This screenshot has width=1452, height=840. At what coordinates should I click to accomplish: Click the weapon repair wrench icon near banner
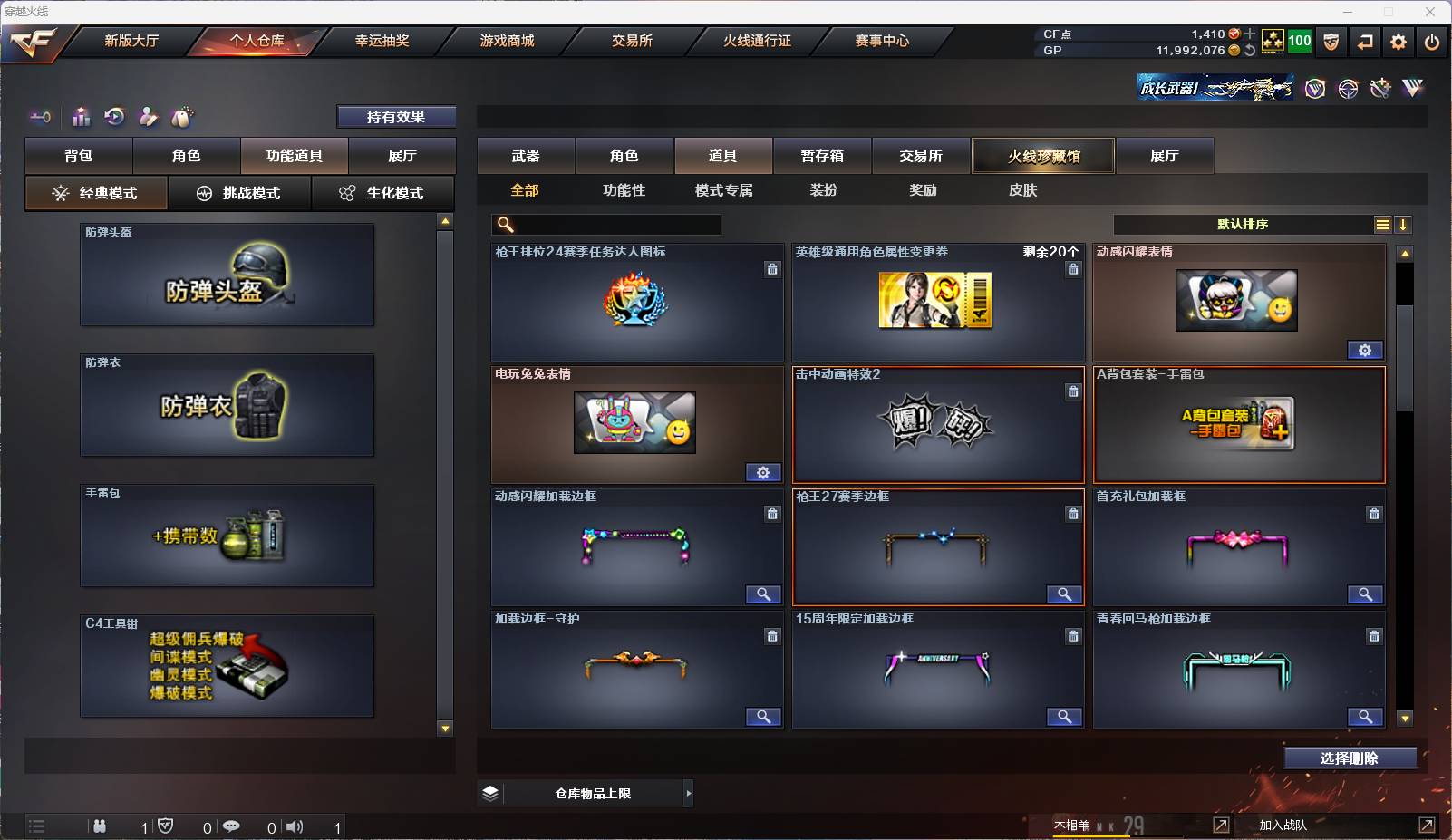point(1379,88)
